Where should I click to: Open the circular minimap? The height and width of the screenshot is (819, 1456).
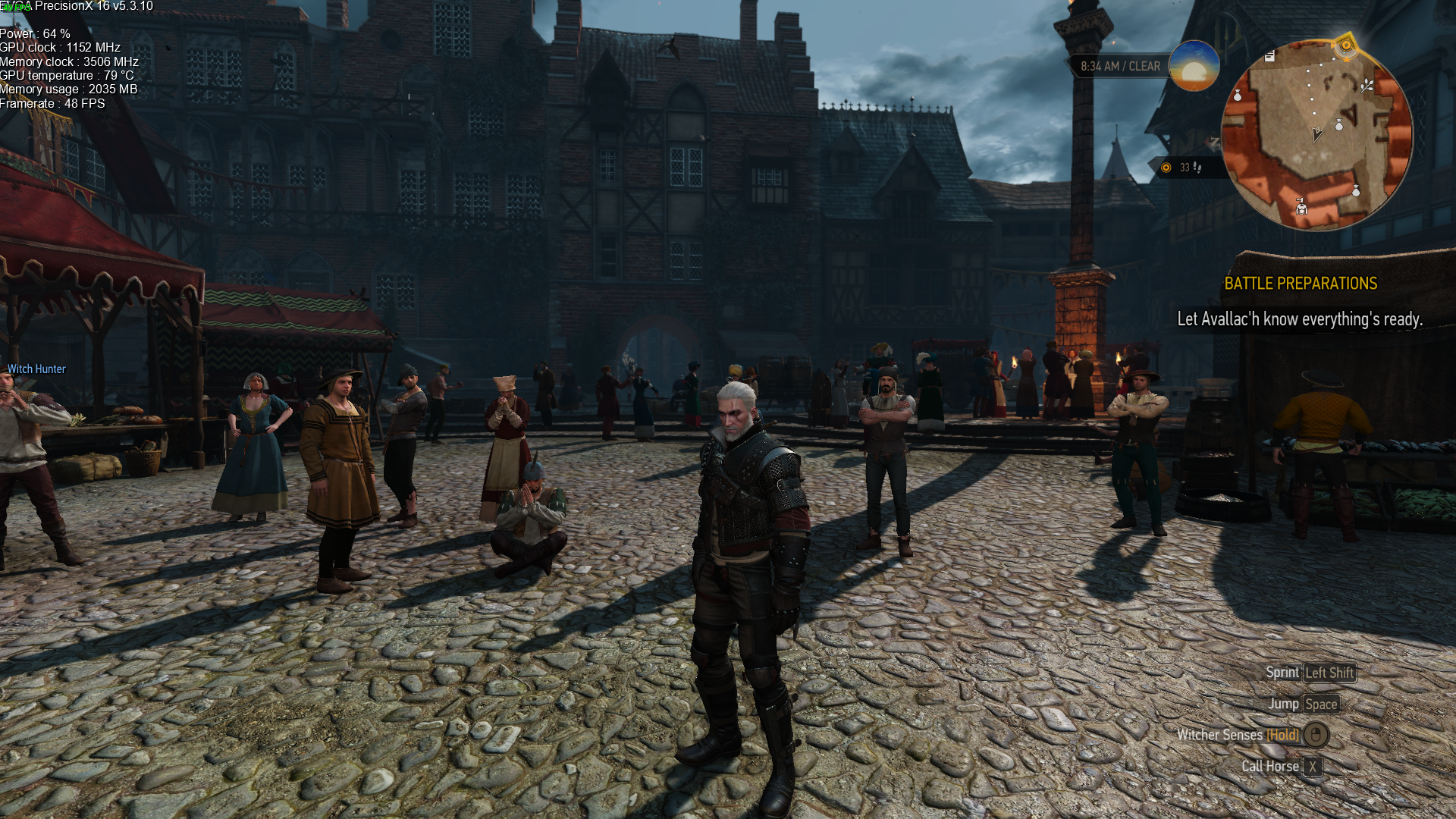click(1317, 135)
